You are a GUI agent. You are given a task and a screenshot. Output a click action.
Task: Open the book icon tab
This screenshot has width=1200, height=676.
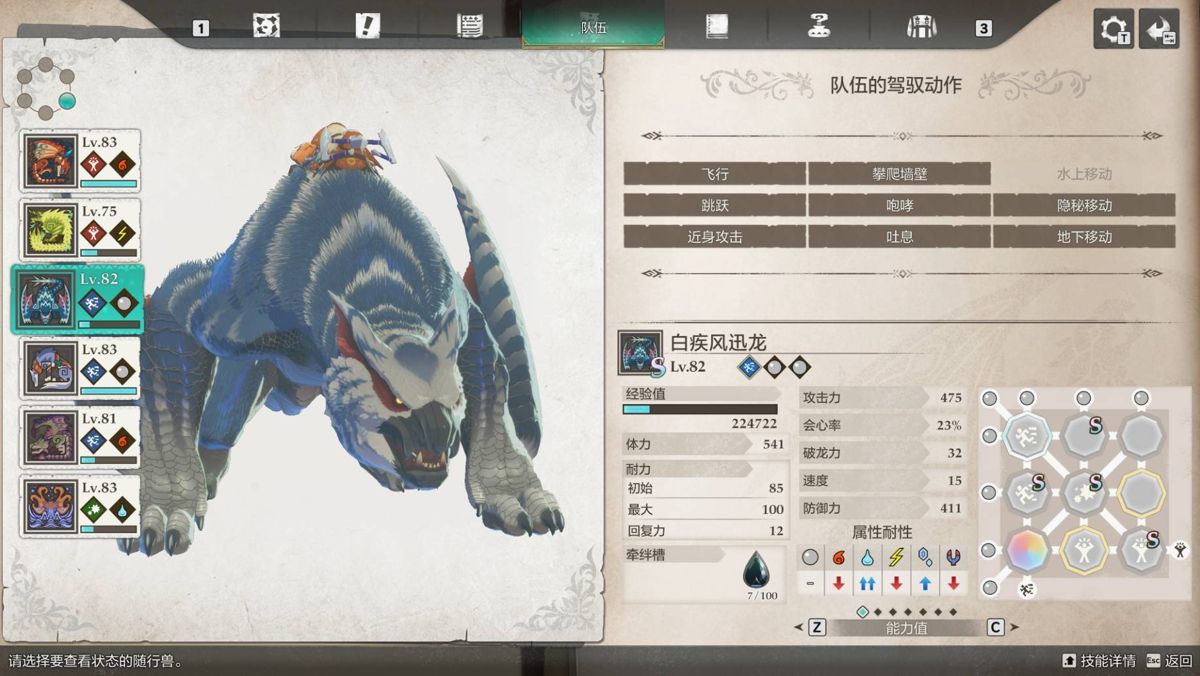click(x=716, y=27)
